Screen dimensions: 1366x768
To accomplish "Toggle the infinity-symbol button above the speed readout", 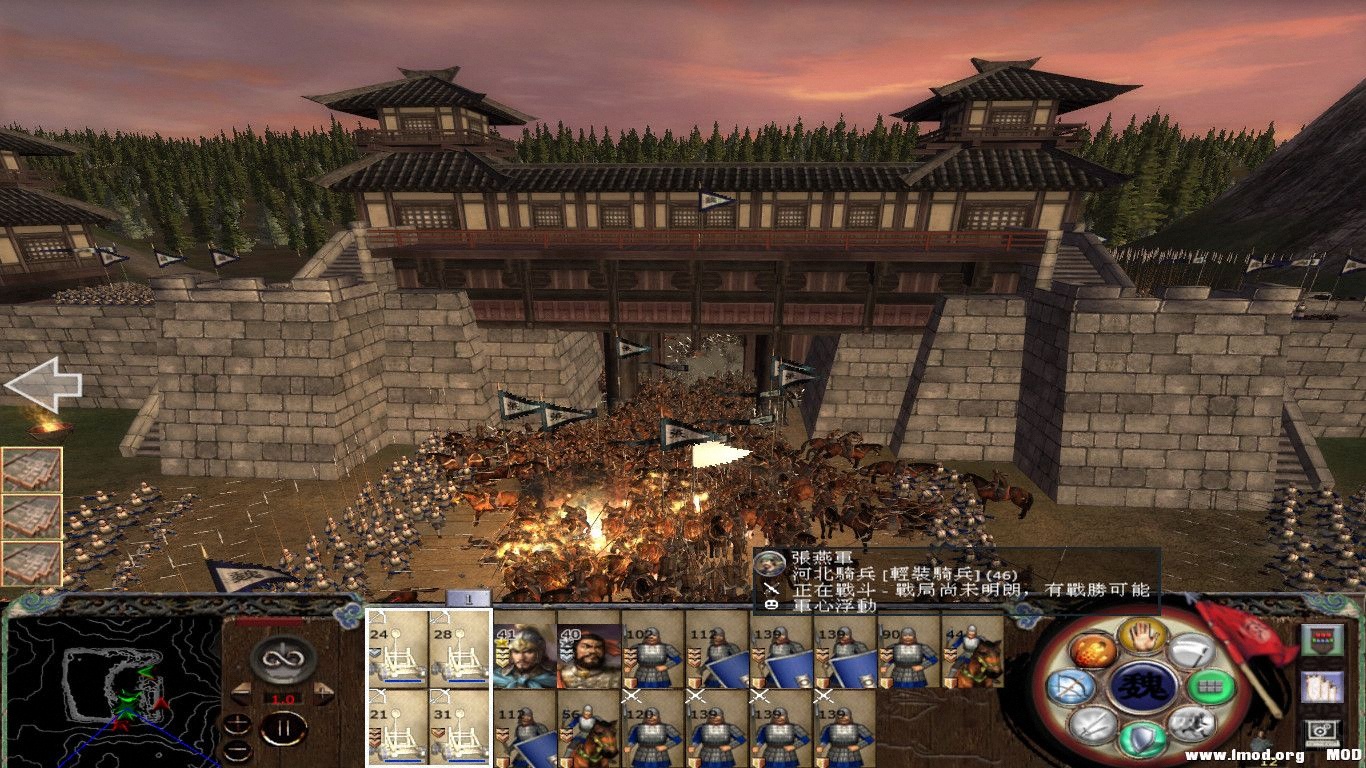I will pyautogui.click(x=283, y=659).
